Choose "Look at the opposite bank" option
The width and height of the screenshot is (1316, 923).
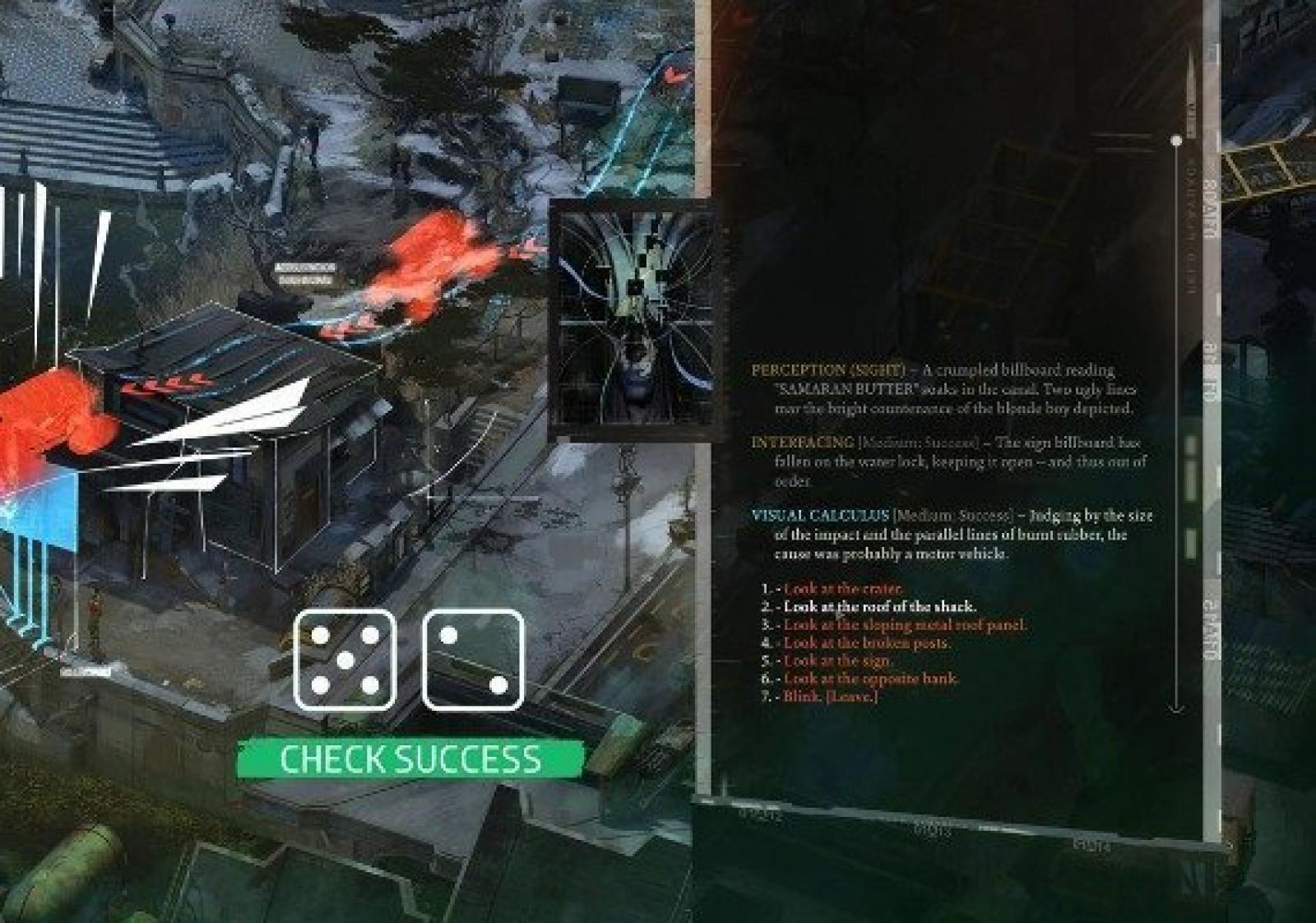870,679
